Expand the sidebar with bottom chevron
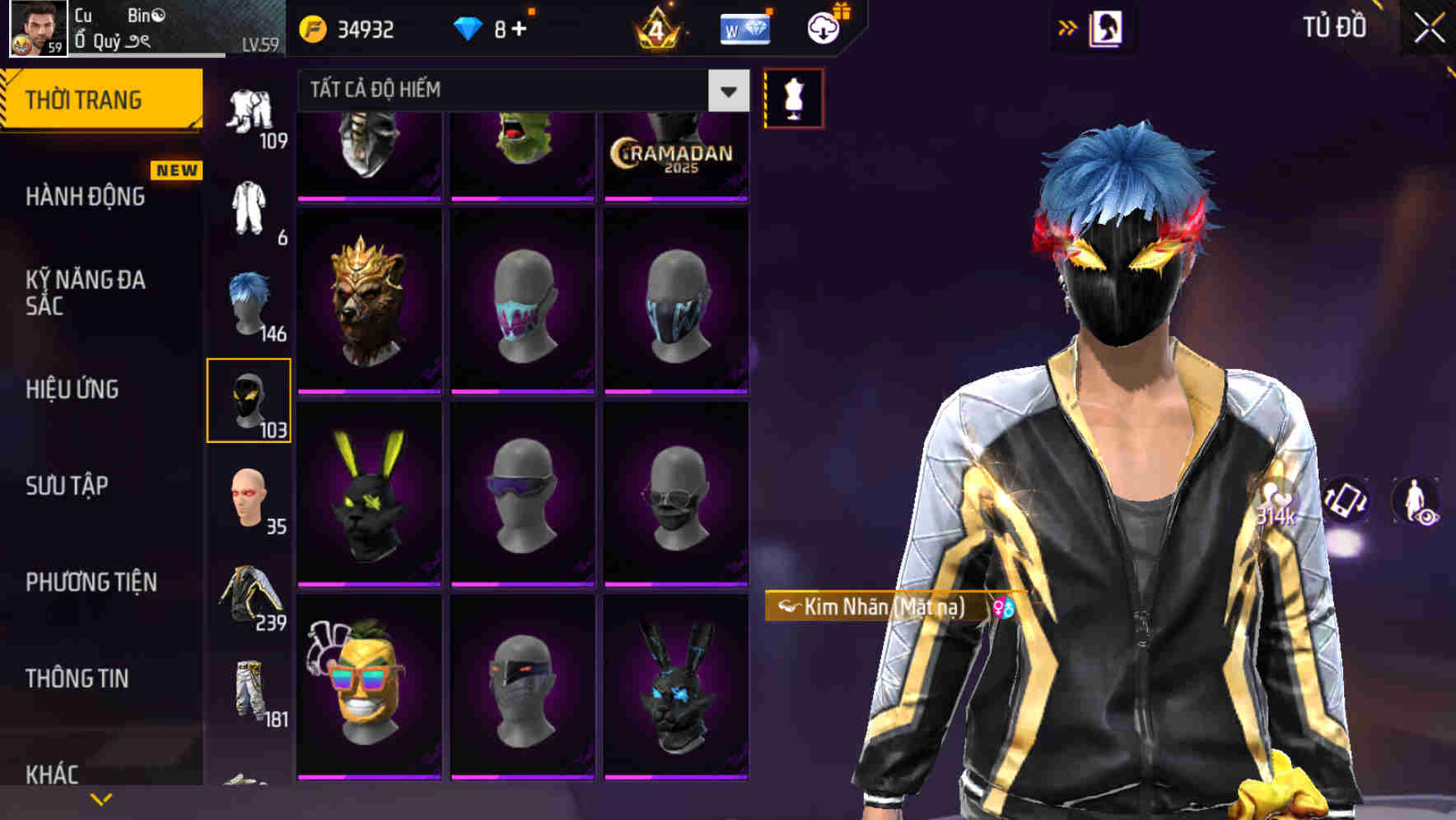Screen dimensions: 1456x820 pyautogui.click(x=99, y=797)
